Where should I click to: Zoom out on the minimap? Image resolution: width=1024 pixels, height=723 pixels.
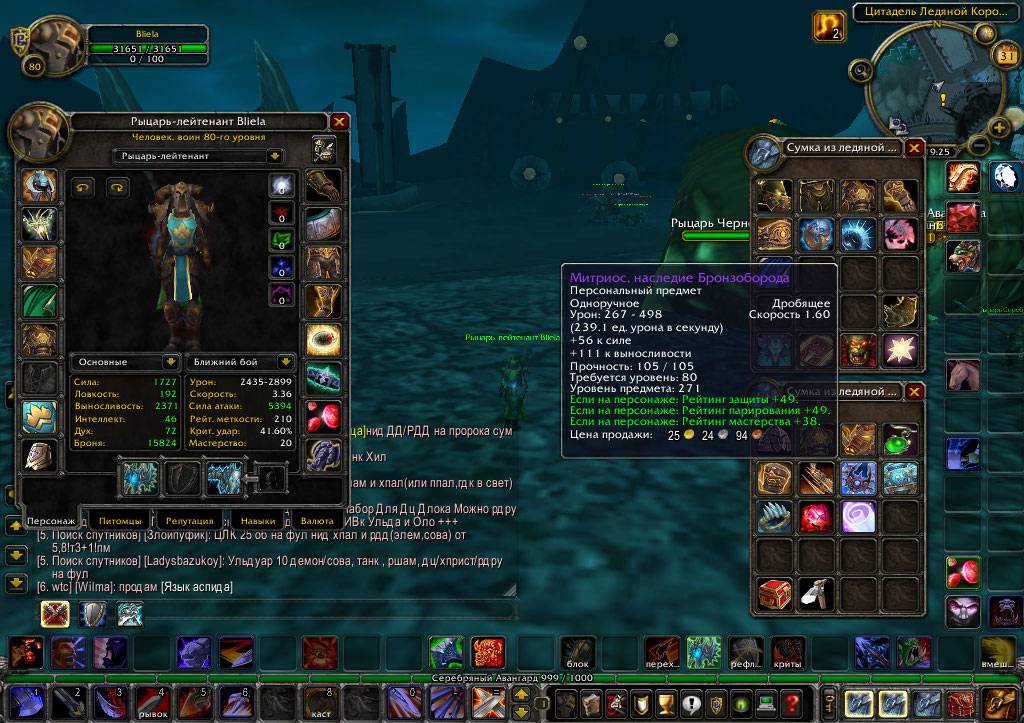pos(980,147)
